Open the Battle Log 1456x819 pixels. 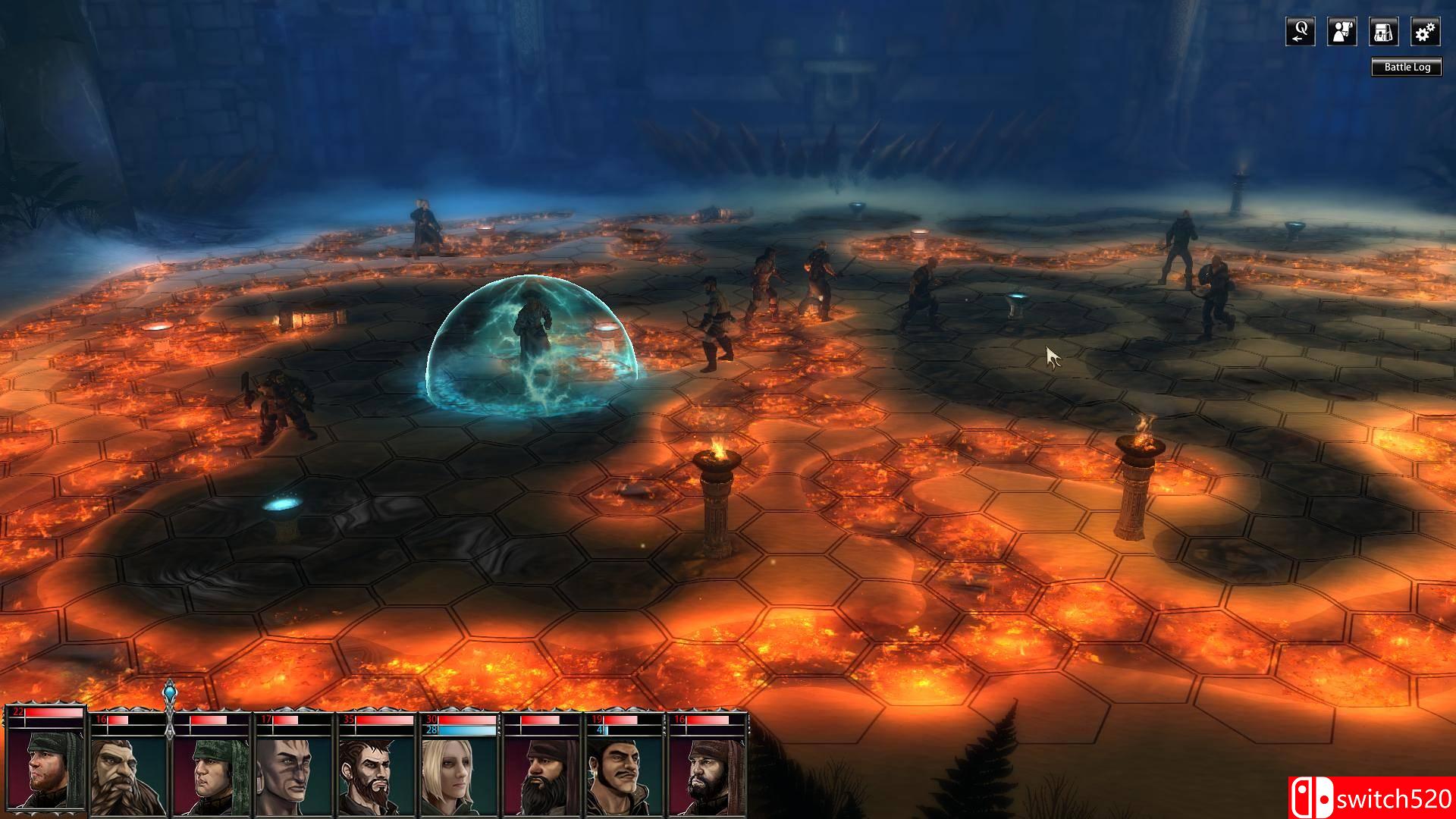coord(1407,67)
